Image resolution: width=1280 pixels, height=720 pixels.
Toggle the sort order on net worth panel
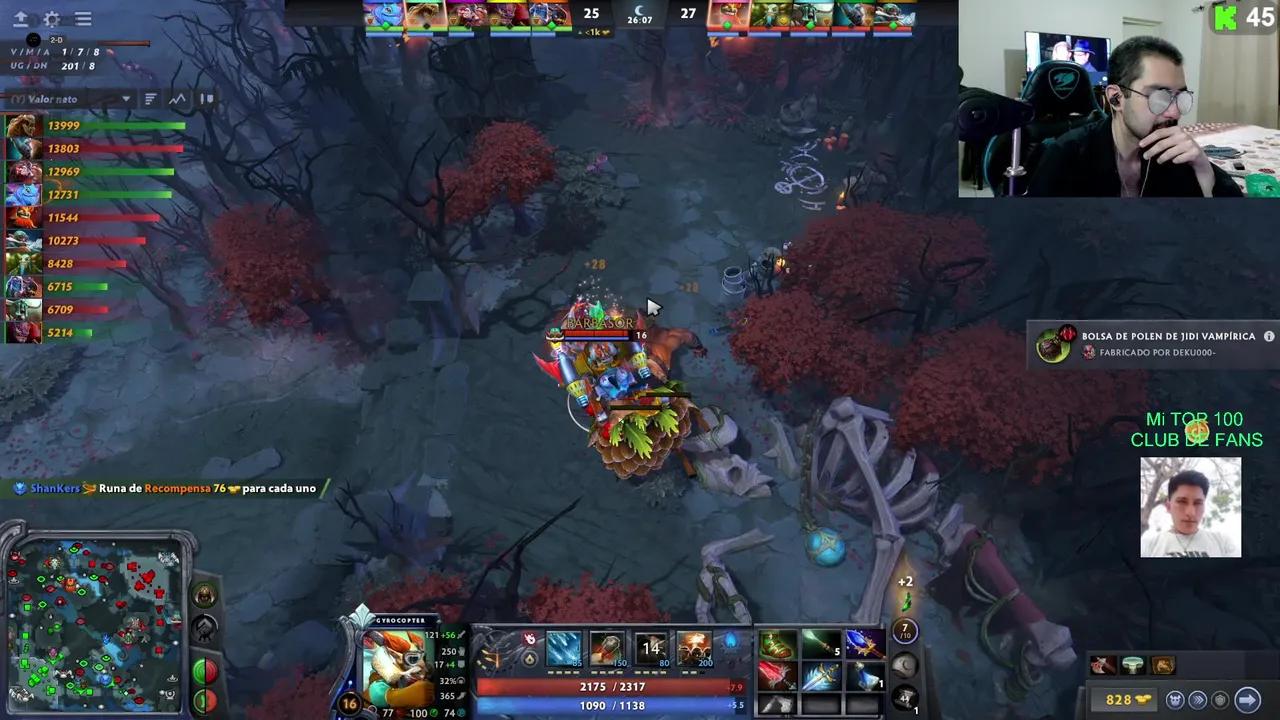click(x=151, y=98)
